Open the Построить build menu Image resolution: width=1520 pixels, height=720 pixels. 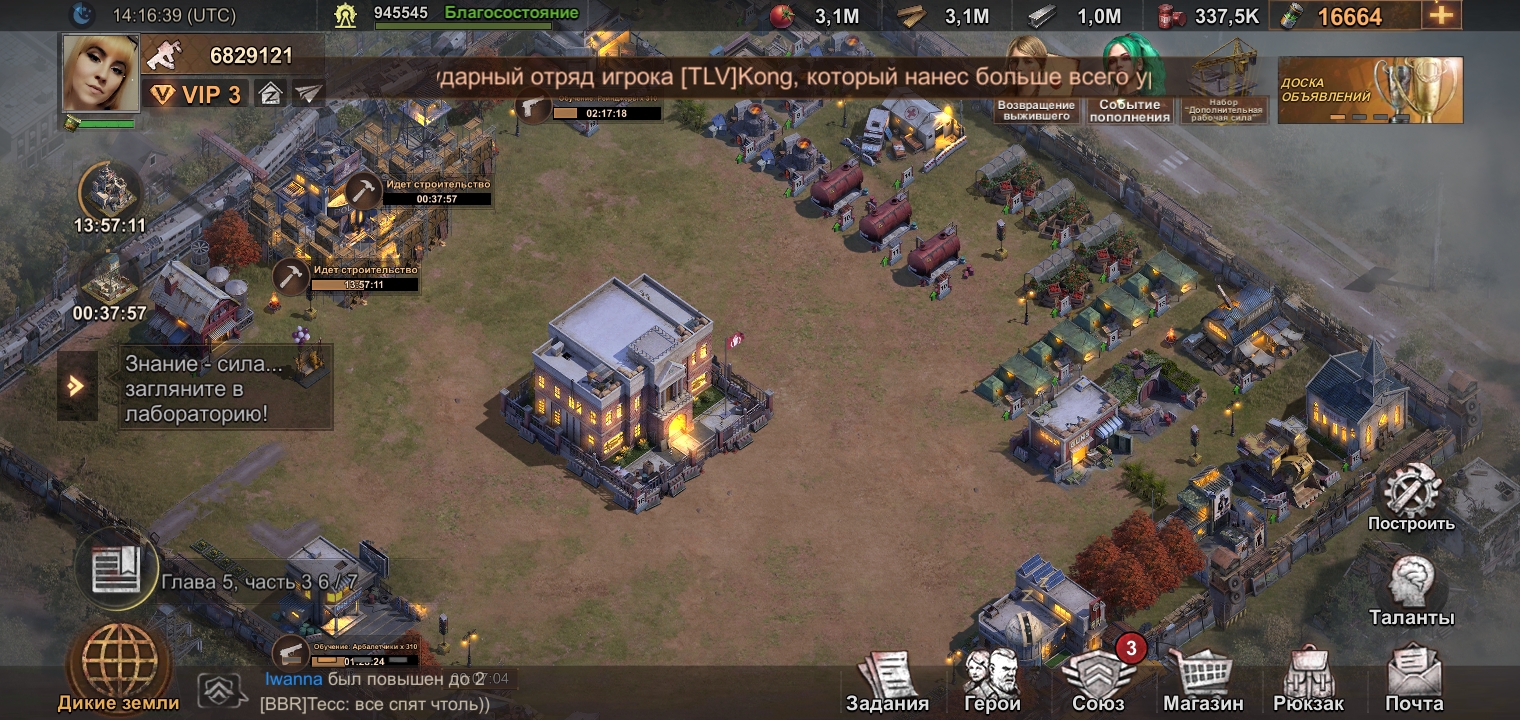point(1411,498)
